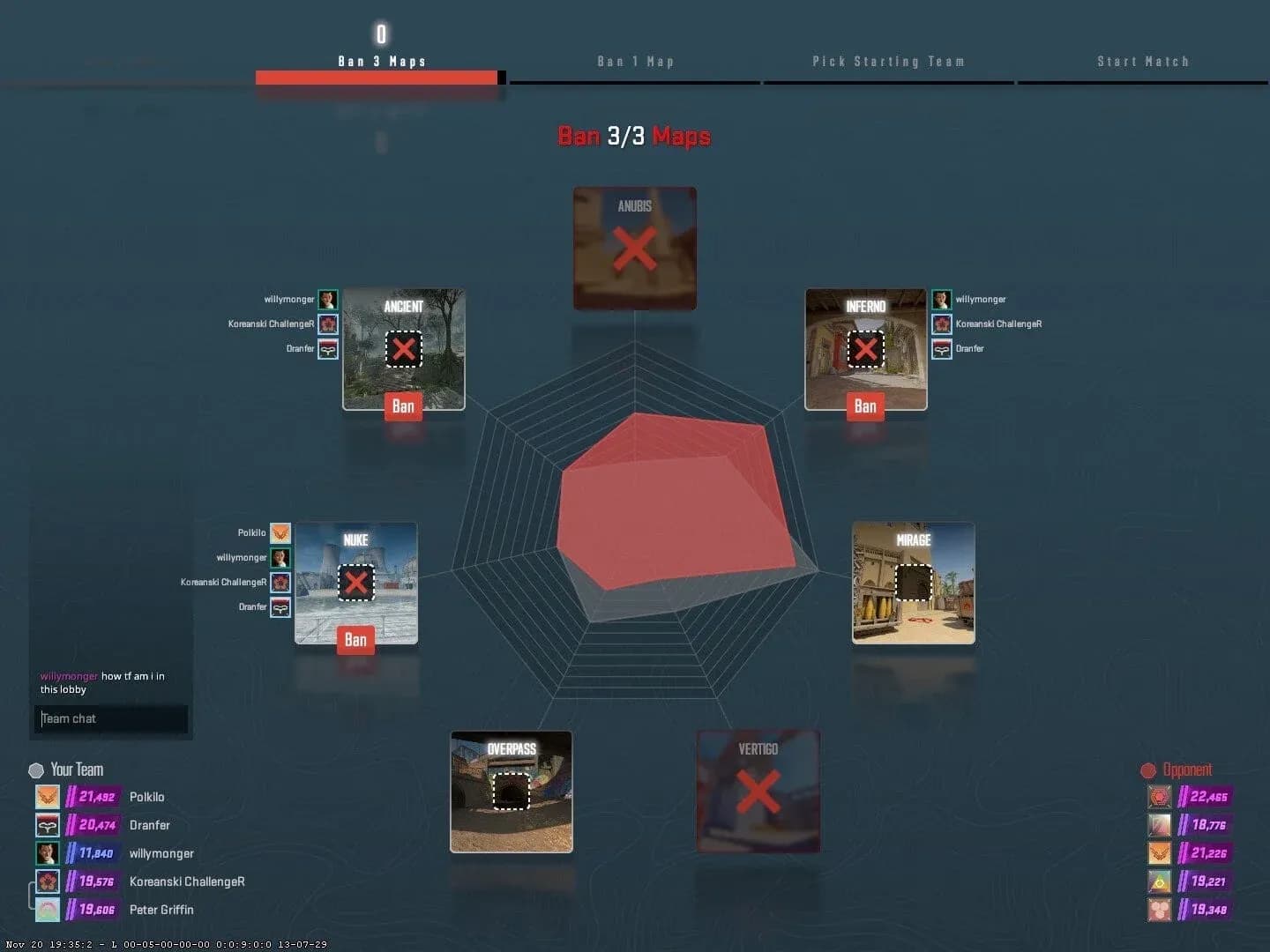Click the Vertigo map thumbnail
The height and width of the screenshot is (952, 1270).
tap(758, 789)
